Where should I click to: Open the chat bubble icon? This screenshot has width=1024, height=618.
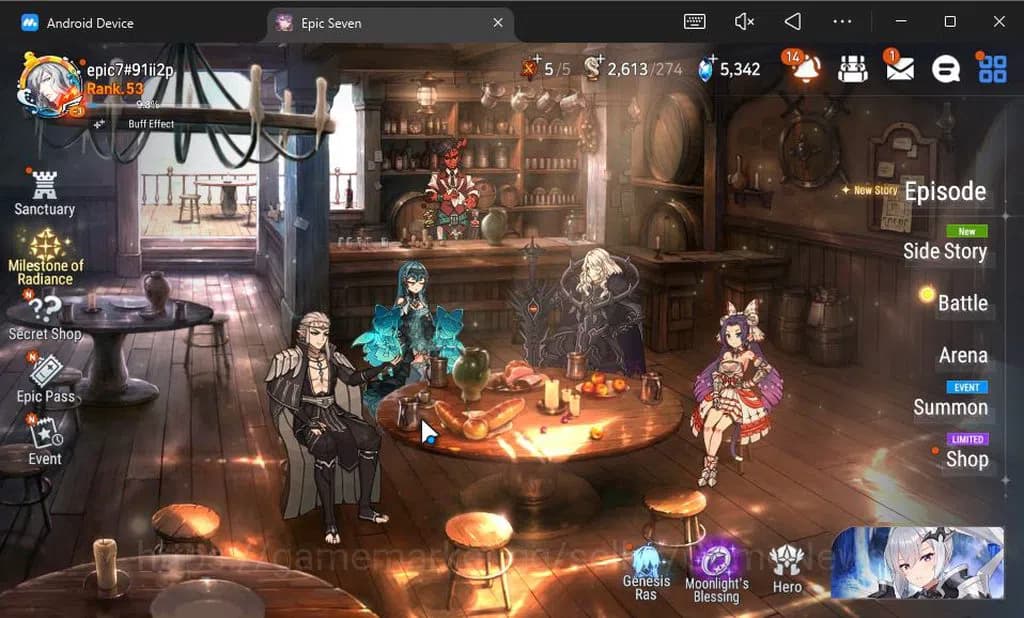pyautogui.click(x=946, y=68)
